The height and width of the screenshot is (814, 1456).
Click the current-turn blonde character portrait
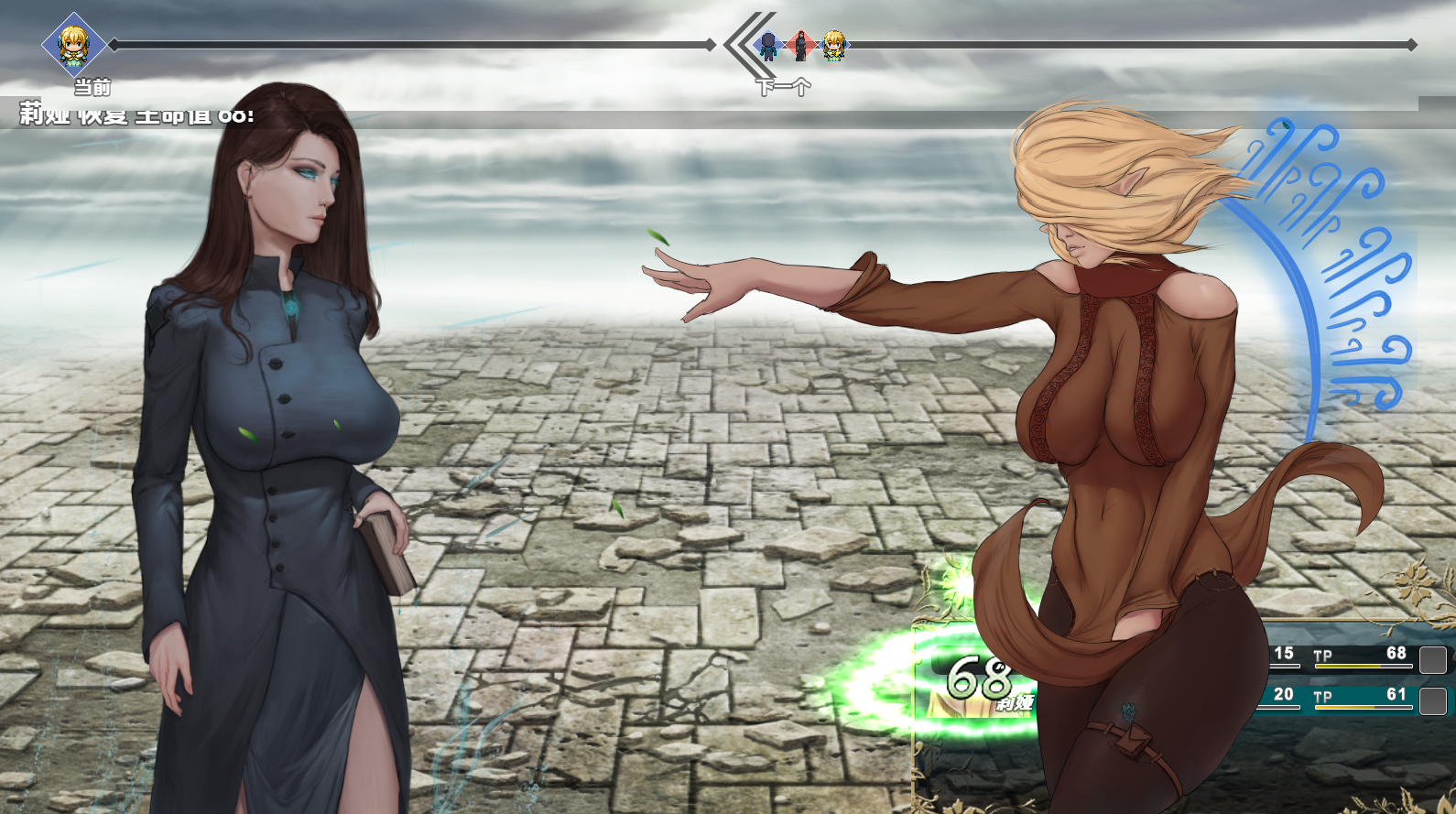click(73, 45)
